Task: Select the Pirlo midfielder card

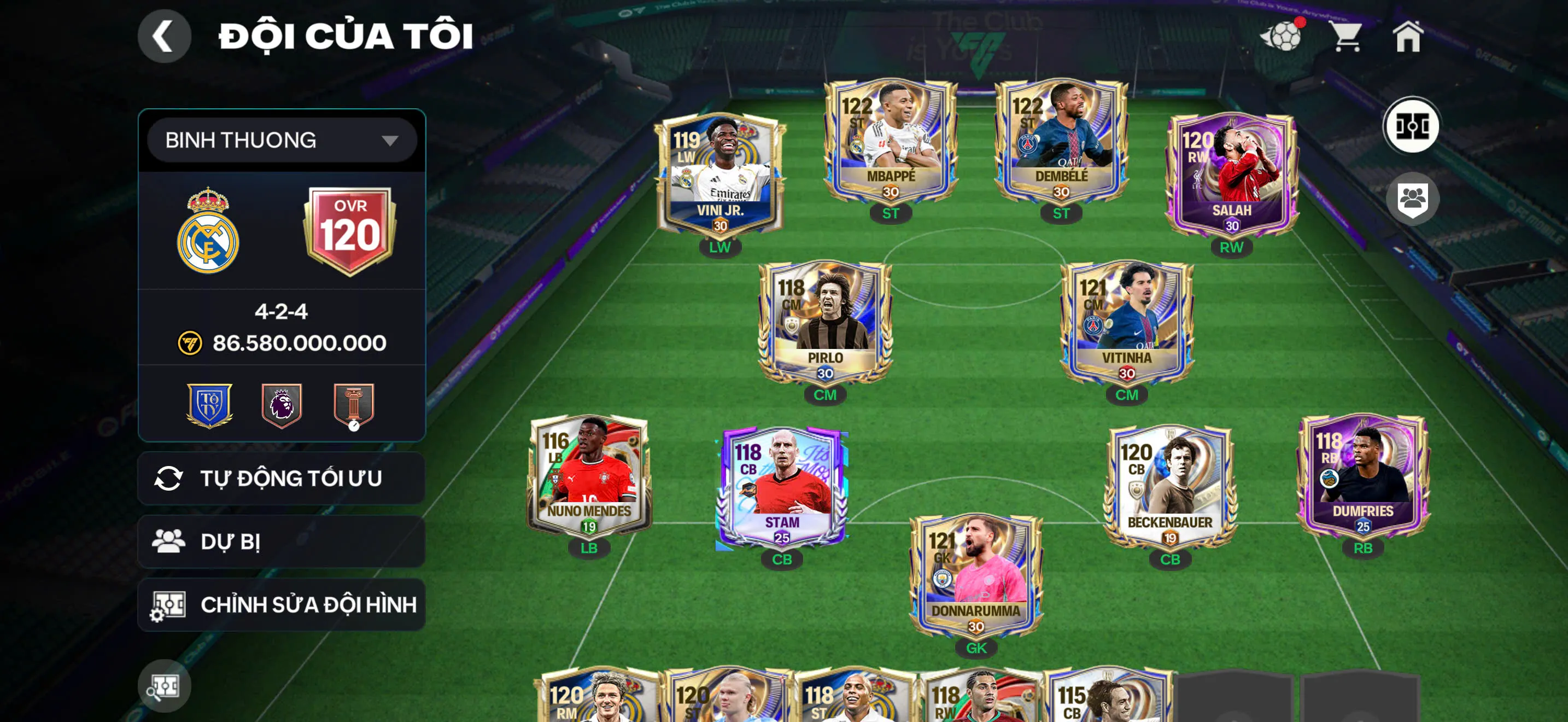Action: (825, 323)
